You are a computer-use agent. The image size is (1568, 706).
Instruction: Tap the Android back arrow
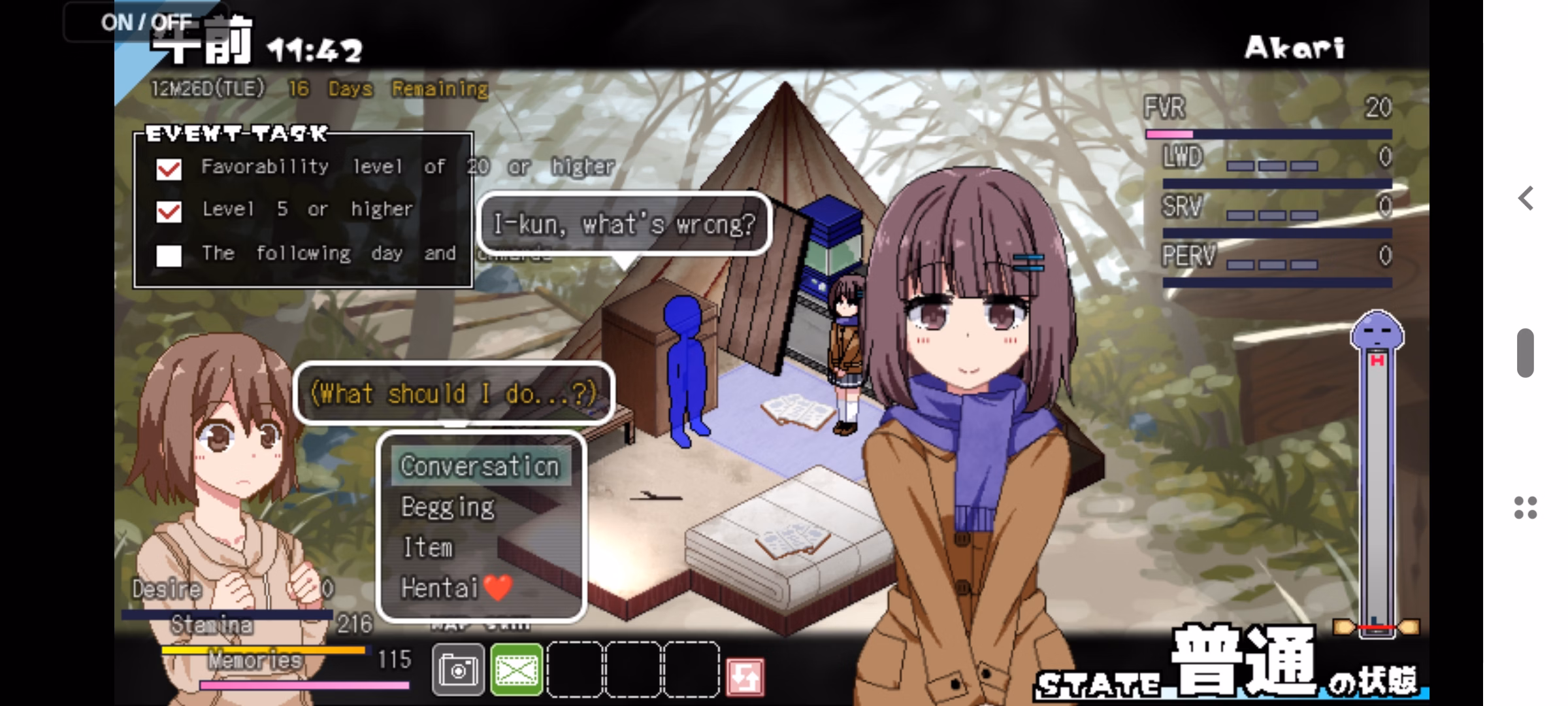pos(1526,198)
